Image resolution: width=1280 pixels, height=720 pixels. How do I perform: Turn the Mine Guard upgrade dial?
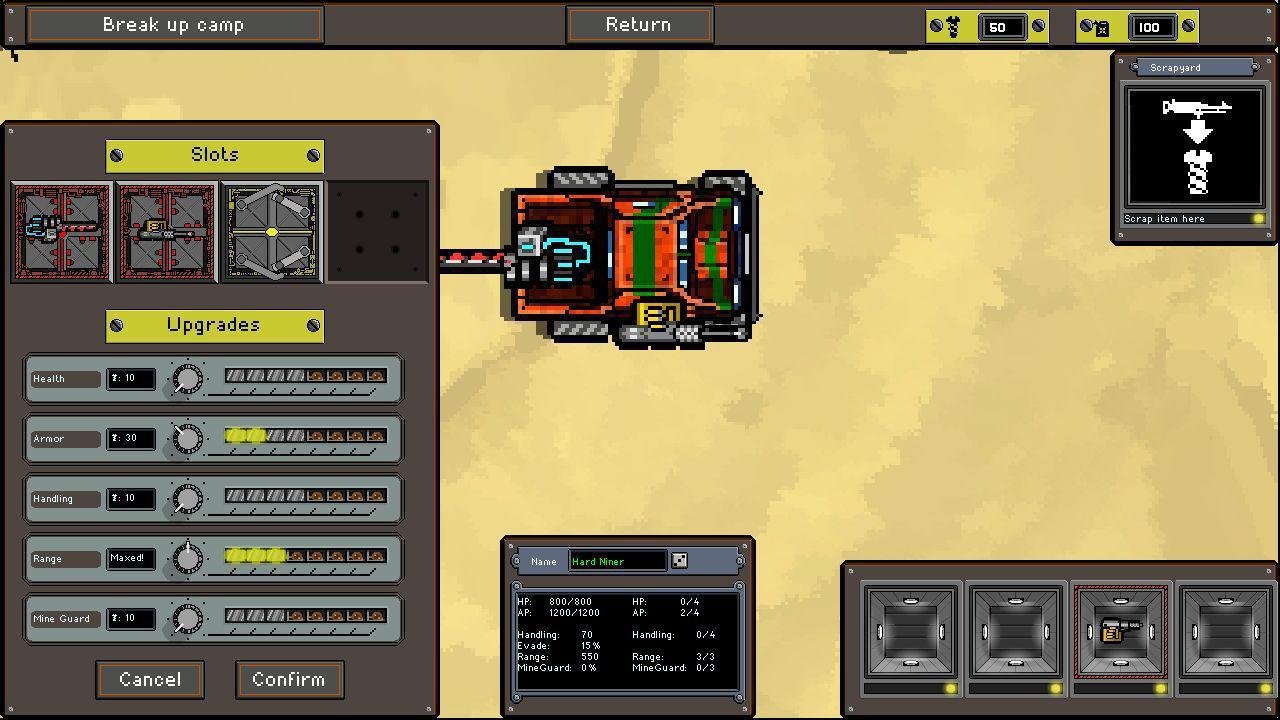pos(187,619)
